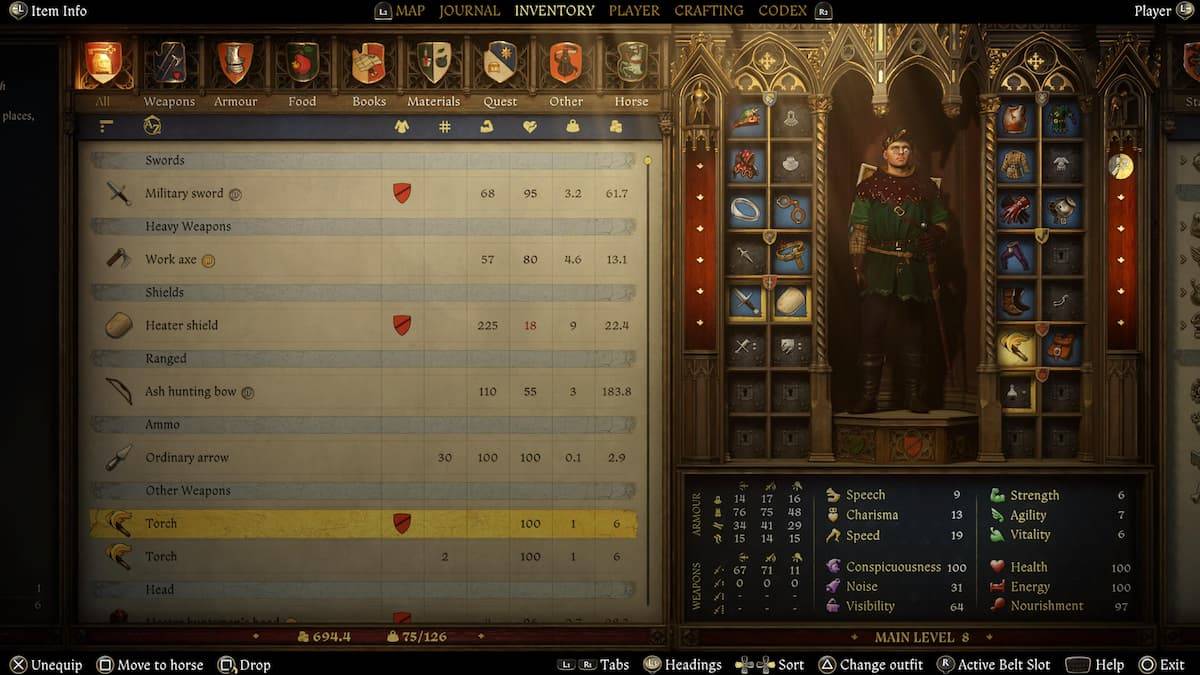The height and width of the screenshot is (675, 1200).
Task: Select the equipped boots slot
Action: 1017,300
